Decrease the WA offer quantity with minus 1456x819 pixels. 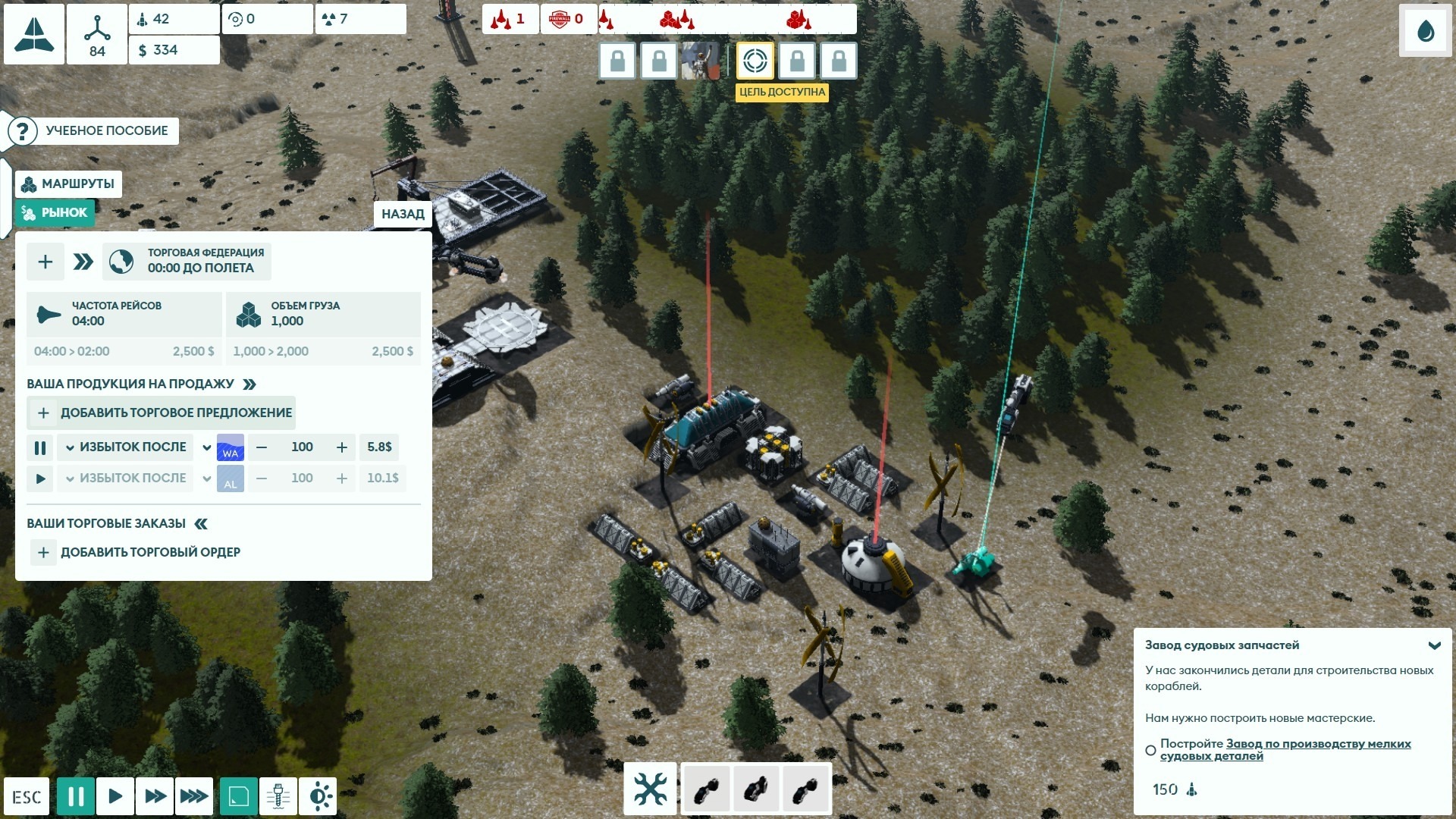(262, 447)
